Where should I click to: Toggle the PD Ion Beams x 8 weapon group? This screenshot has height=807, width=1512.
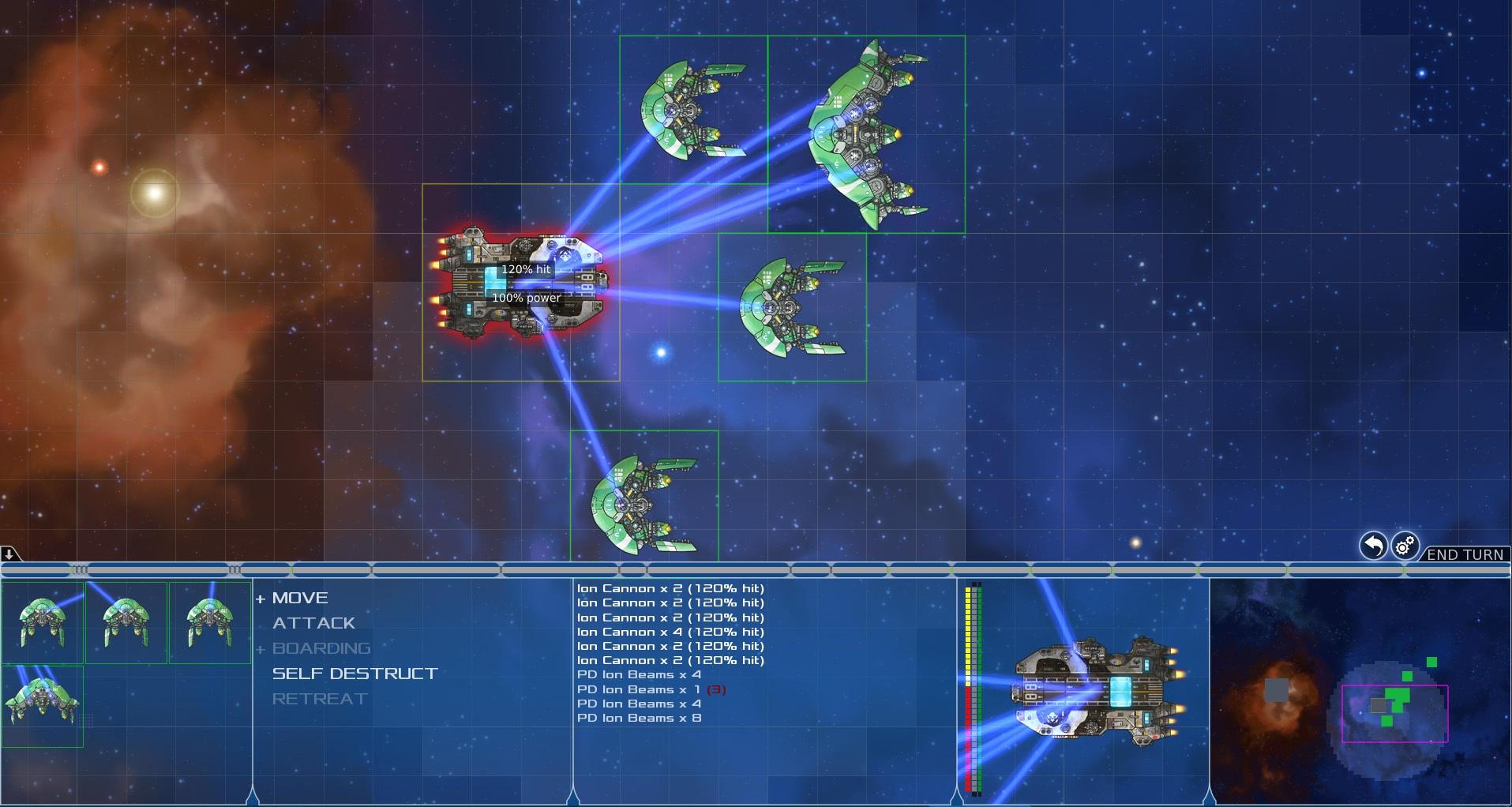(640, 718)
